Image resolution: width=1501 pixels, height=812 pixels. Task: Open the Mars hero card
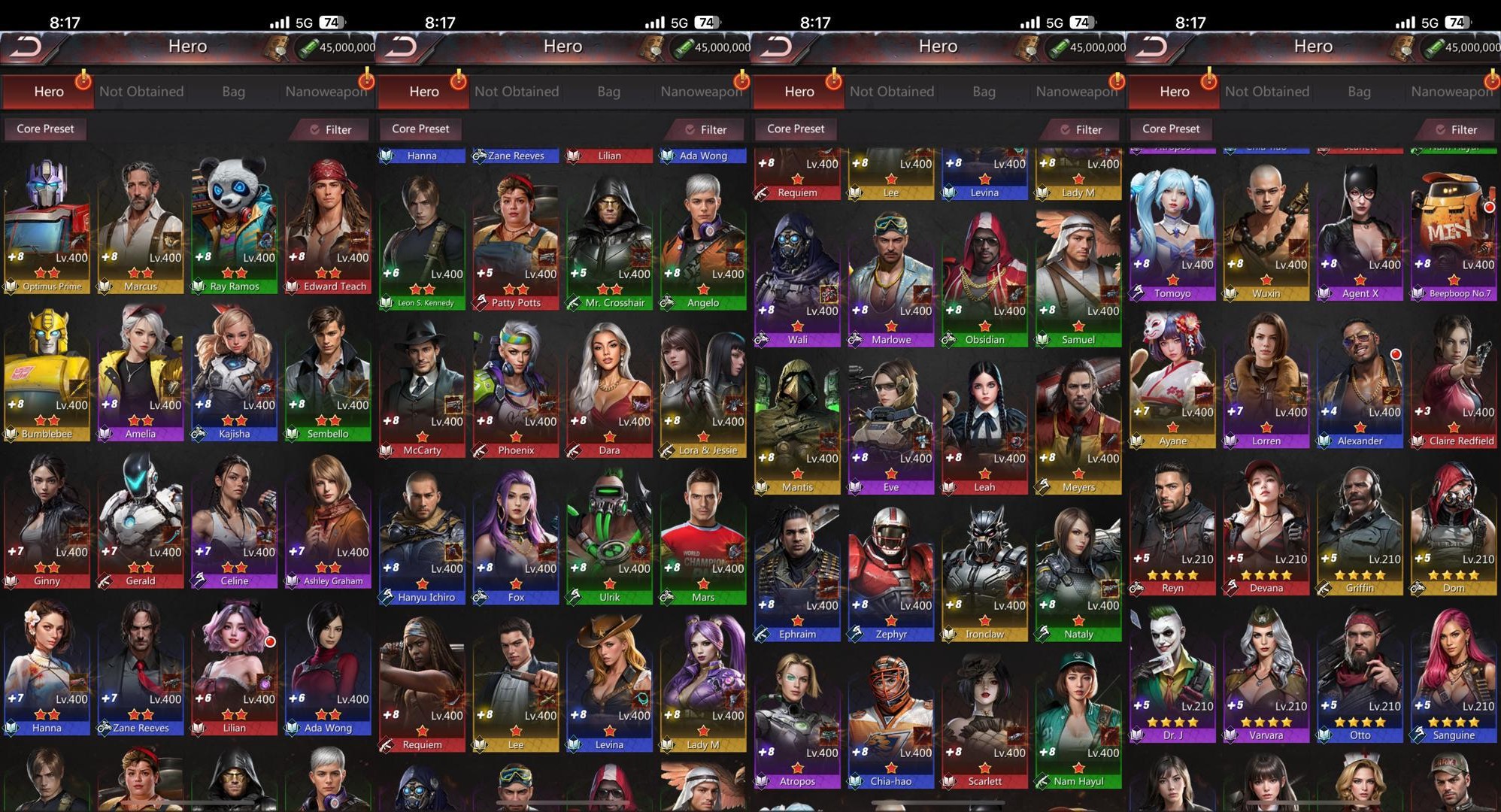(703, 537)
